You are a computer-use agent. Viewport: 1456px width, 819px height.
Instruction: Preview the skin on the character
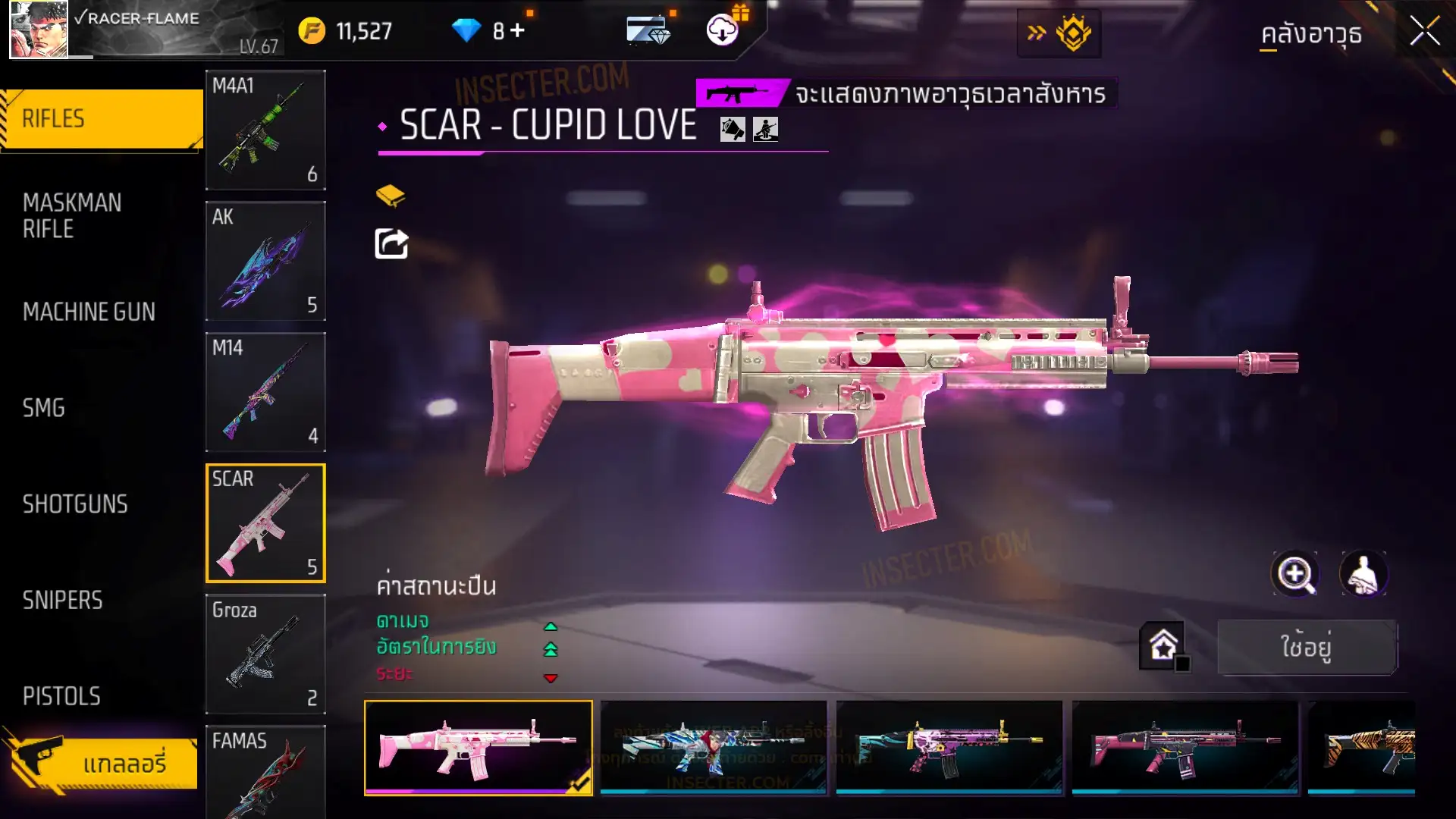1363,574
